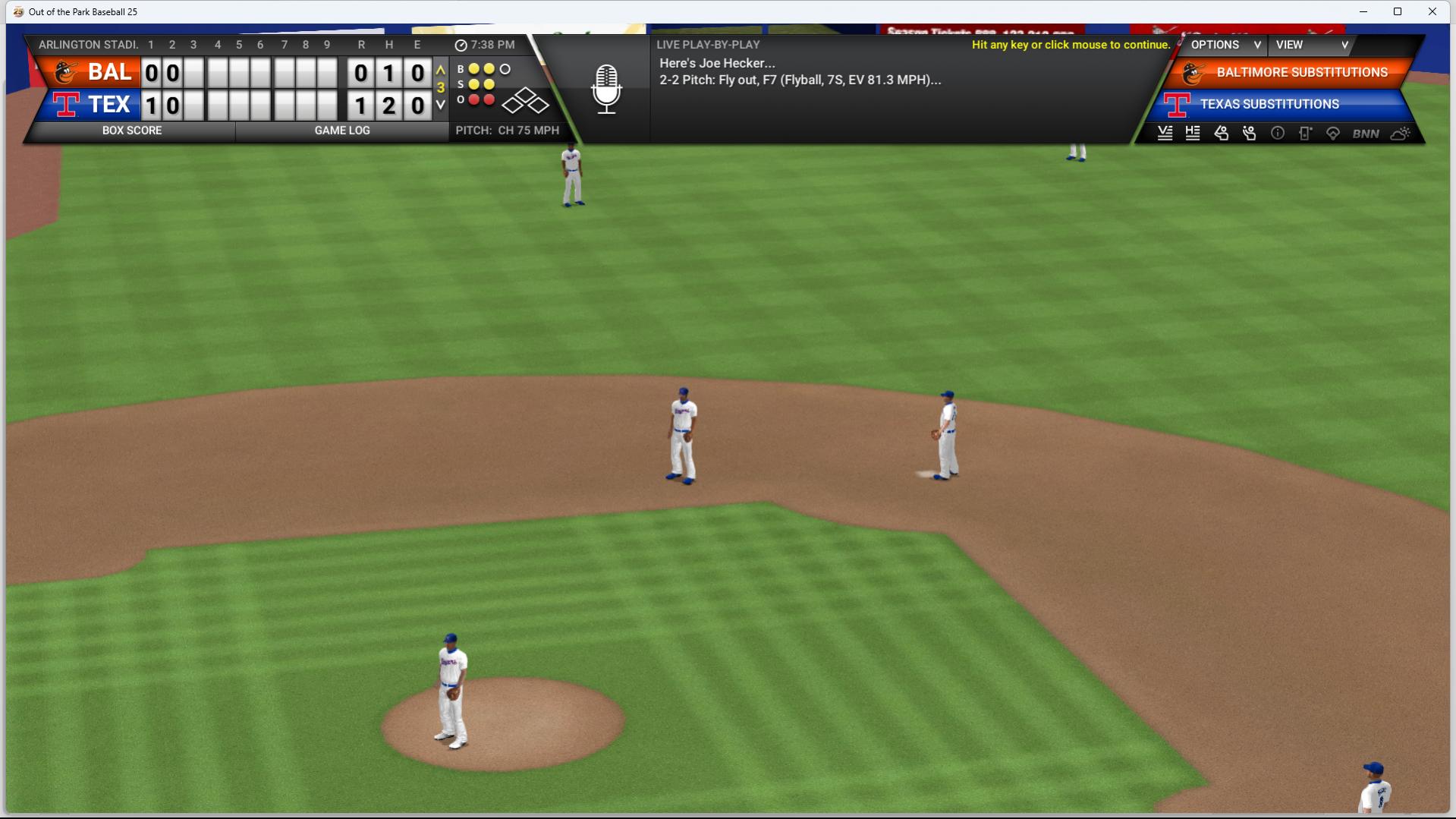The height and width of the screenshot is (819, 1456).
Task: Click the TEX team name on scoreboard
Action: point(109,105)
